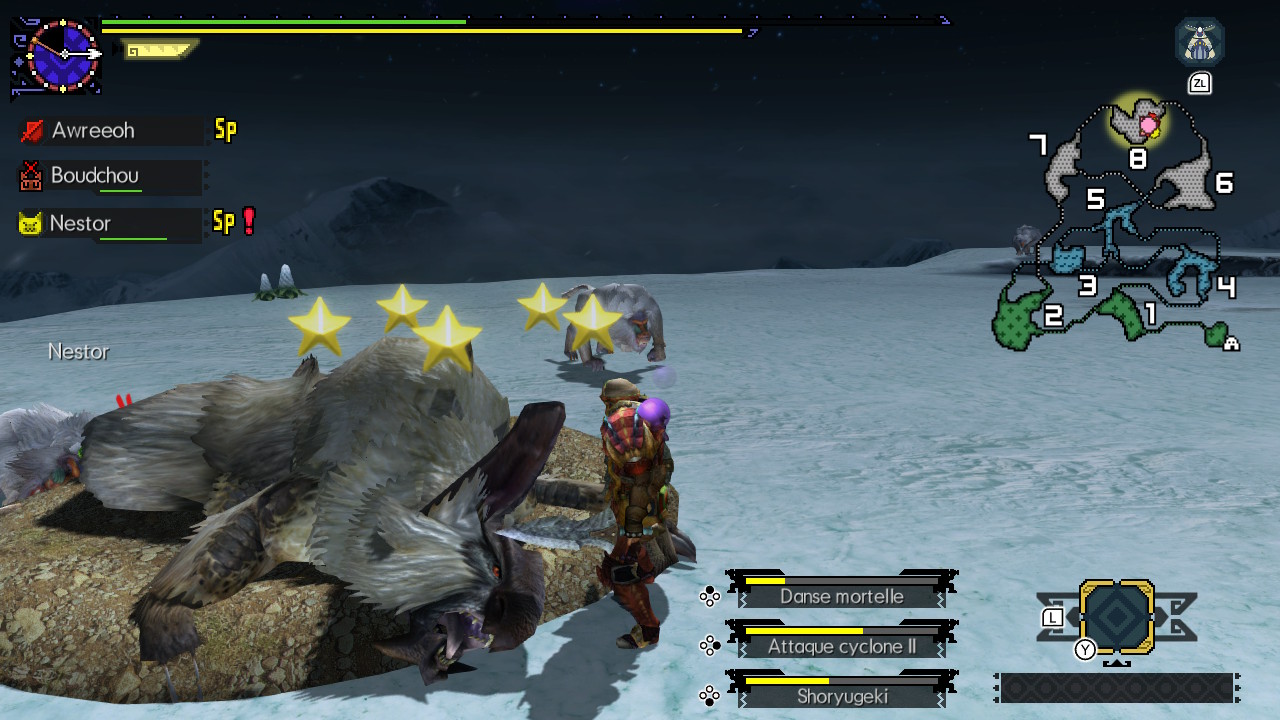Open the item selector slot
Screen dimensions: 1280x720
[1117, 618]
